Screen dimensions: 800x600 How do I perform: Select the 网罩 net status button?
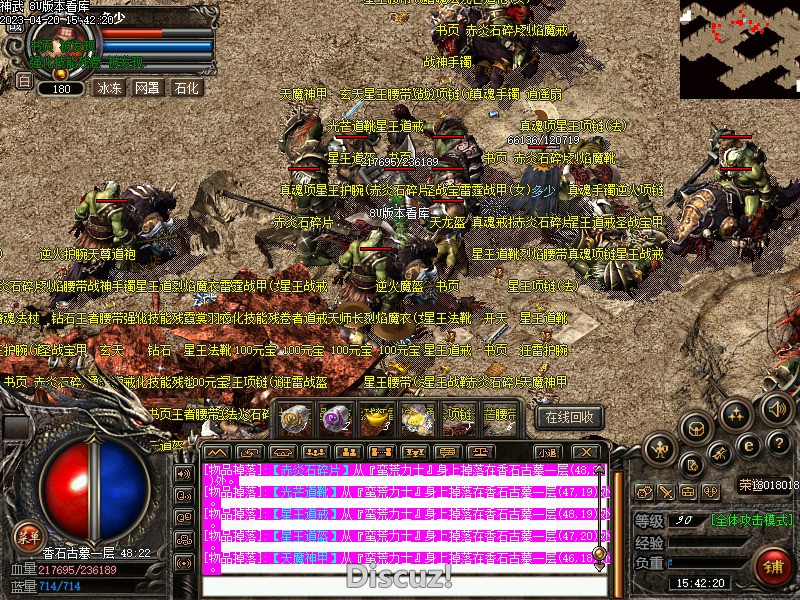point(147,88)
